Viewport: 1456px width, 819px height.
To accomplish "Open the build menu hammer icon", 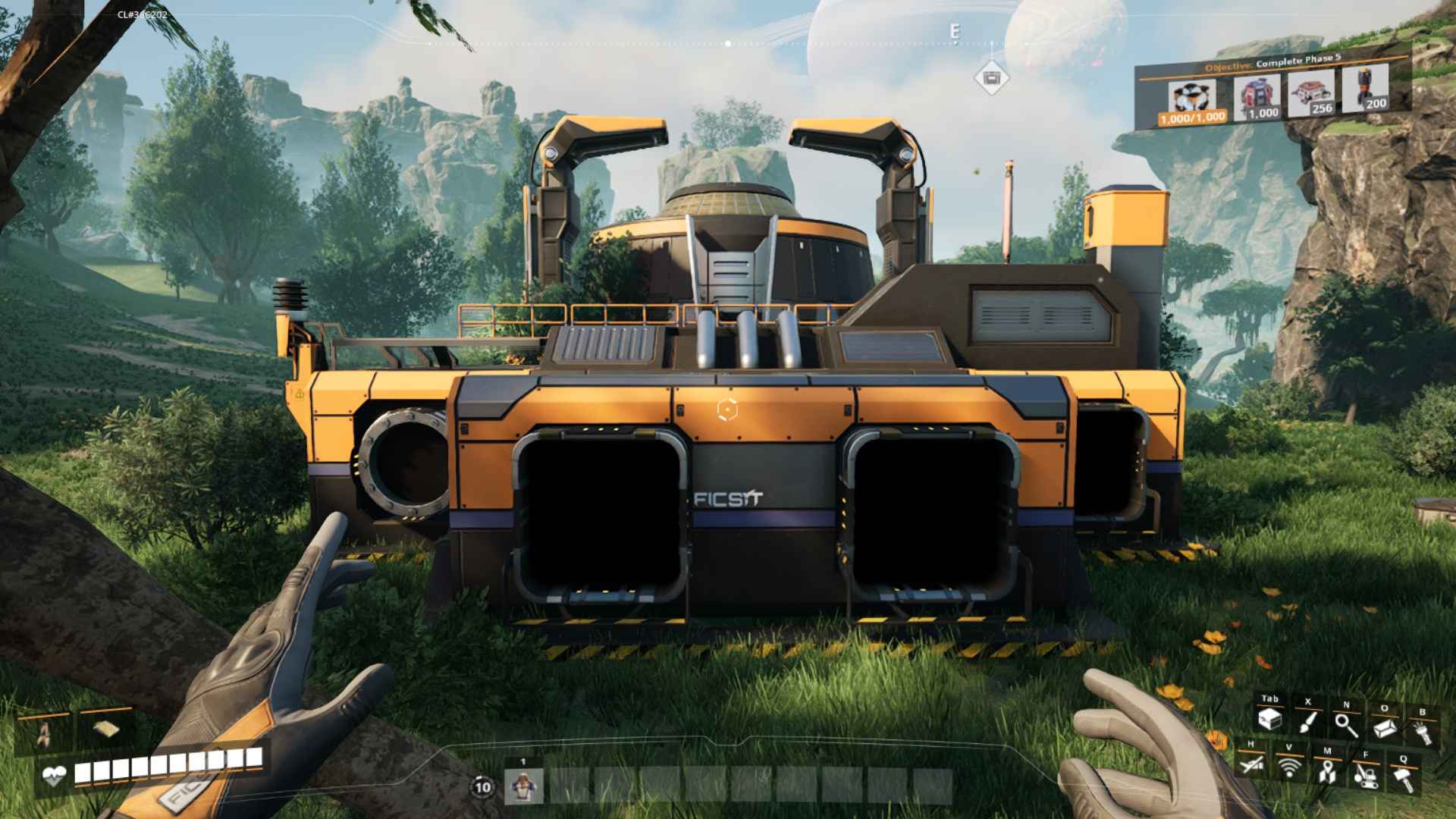I will click(x=1402, y=777).
